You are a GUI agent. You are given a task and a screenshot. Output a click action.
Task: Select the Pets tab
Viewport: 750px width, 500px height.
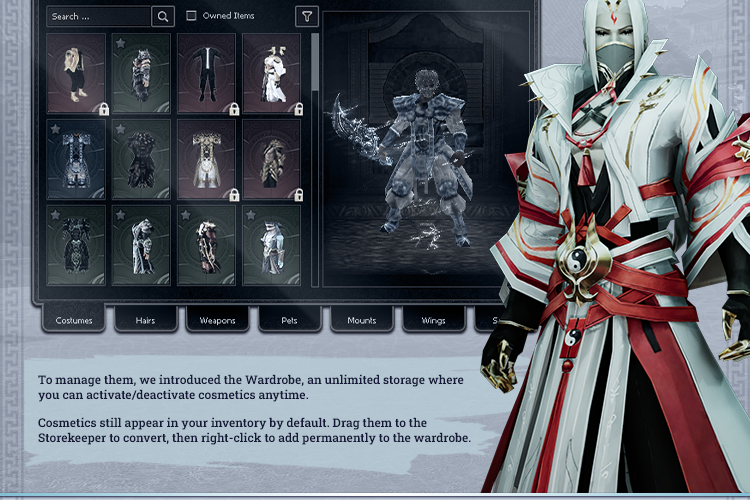(290, 320)
